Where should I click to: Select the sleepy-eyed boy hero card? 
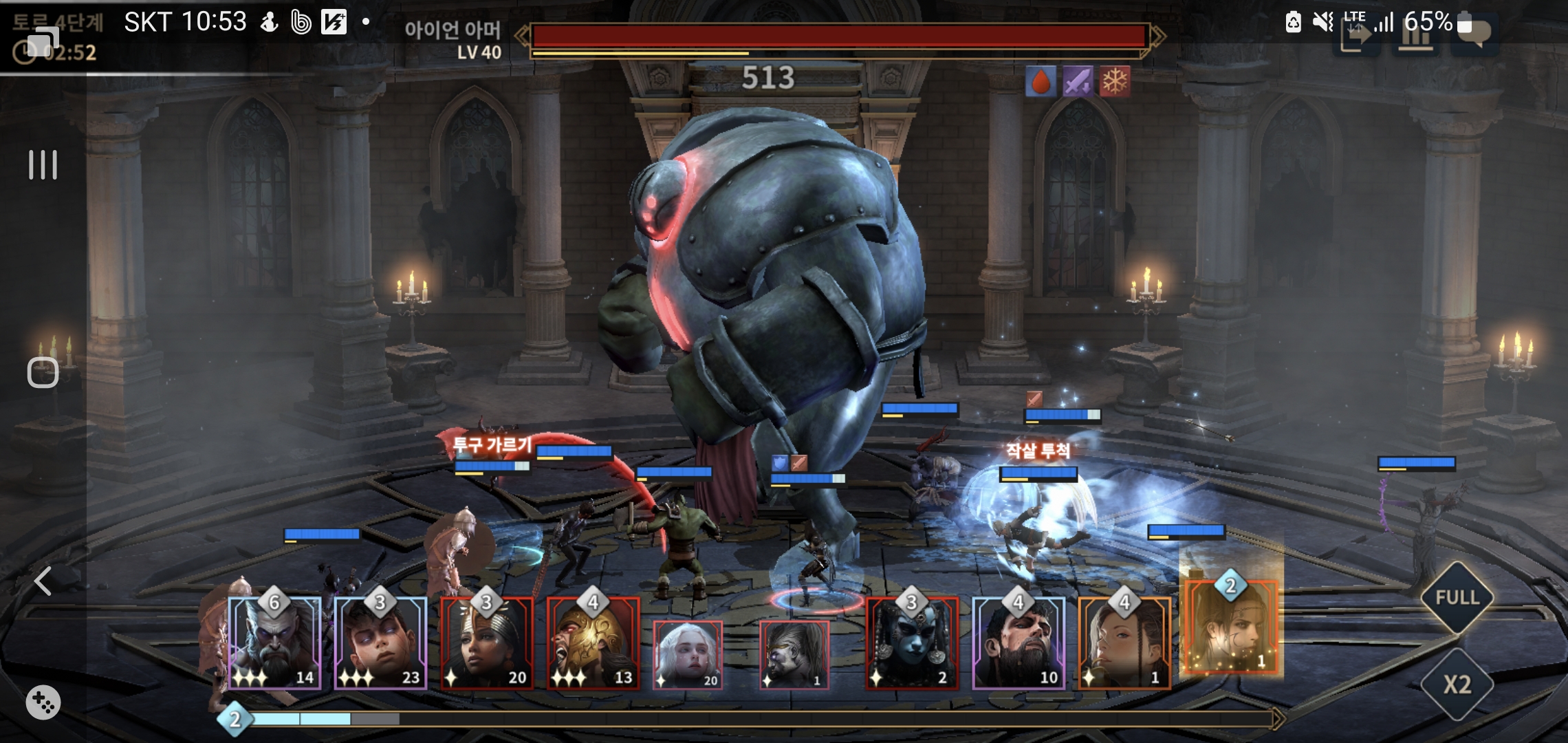tap(380, 643)
